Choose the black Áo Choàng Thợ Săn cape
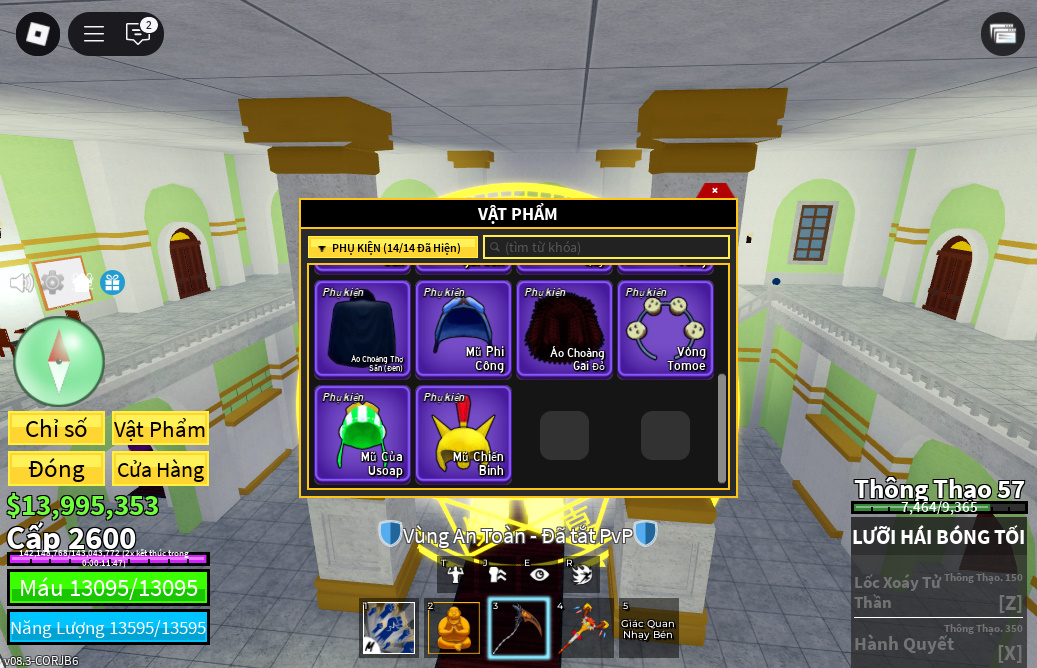The image size is (1037, 668). 362,328
